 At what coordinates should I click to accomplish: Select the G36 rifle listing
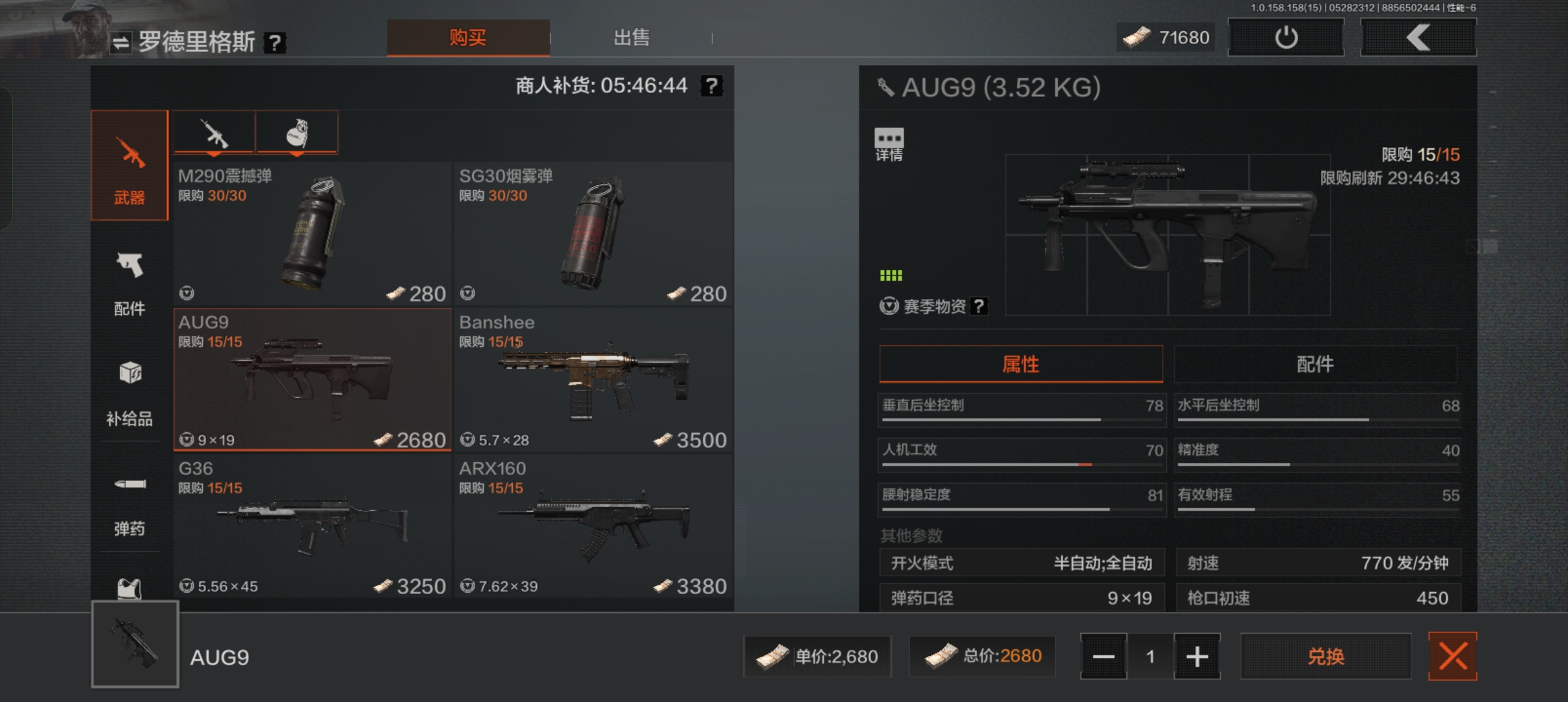point(312,526)
